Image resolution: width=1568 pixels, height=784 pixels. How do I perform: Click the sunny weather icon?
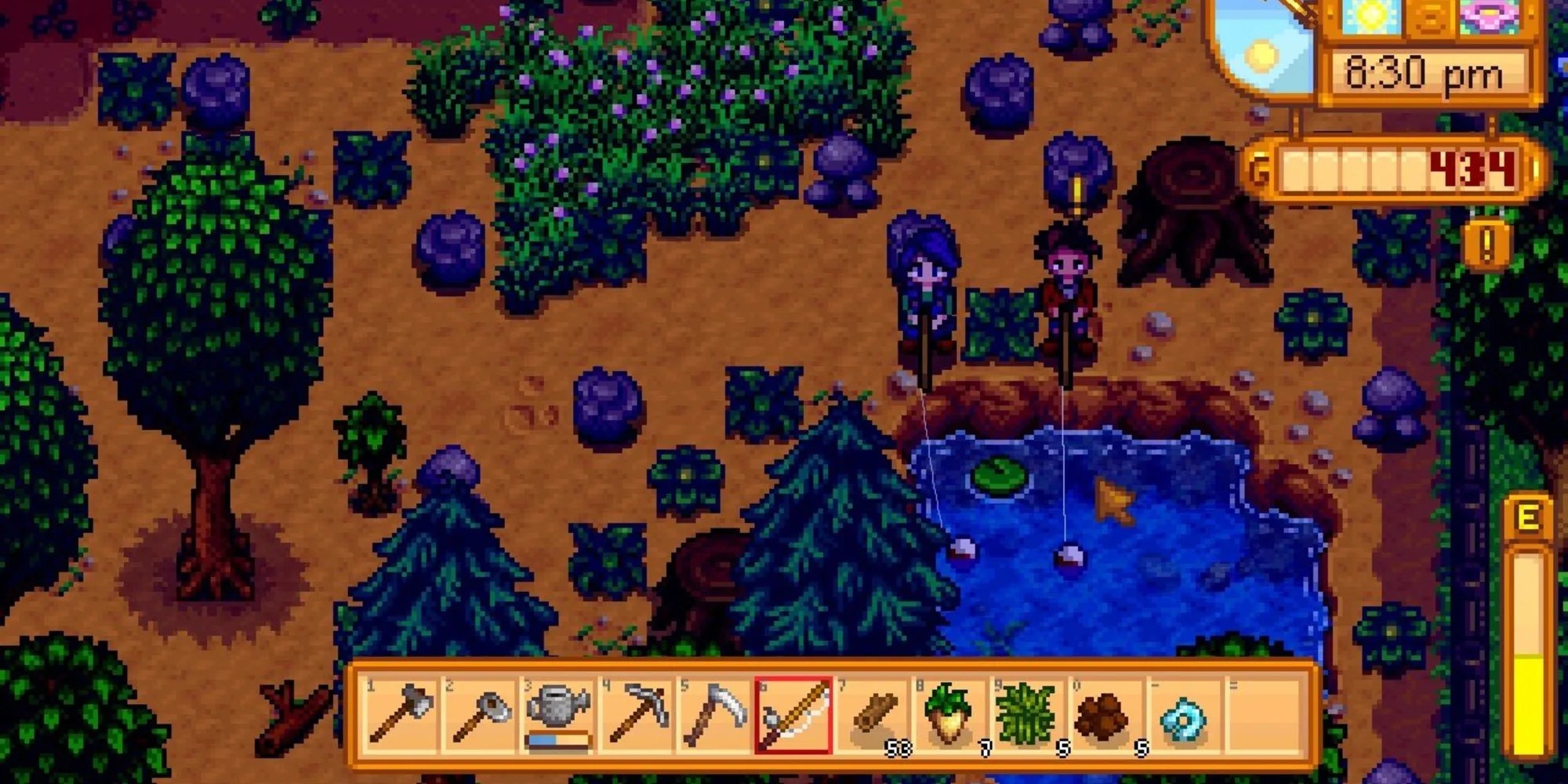1370,17
